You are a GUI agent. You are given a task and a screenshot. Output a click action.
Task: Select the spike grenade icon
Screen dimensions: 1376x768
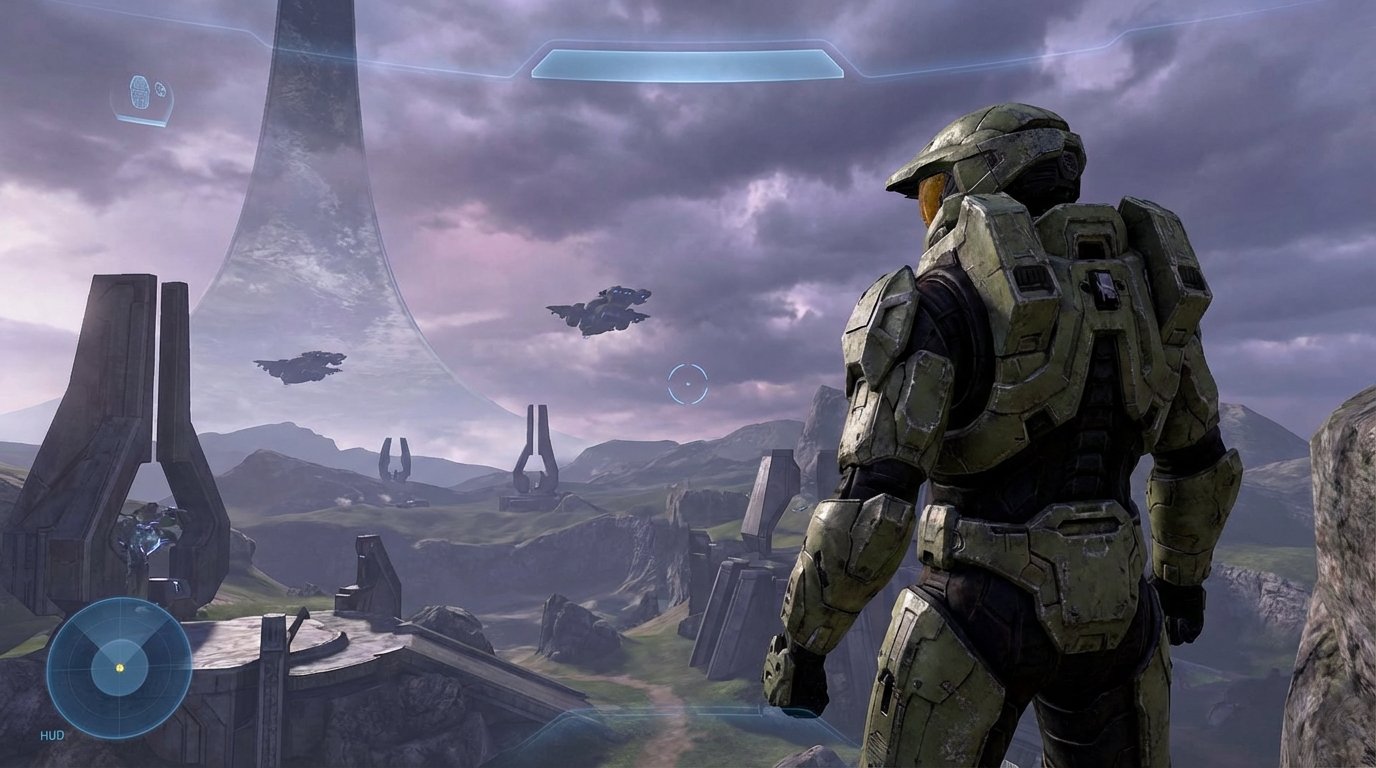(x=161, y=90)
